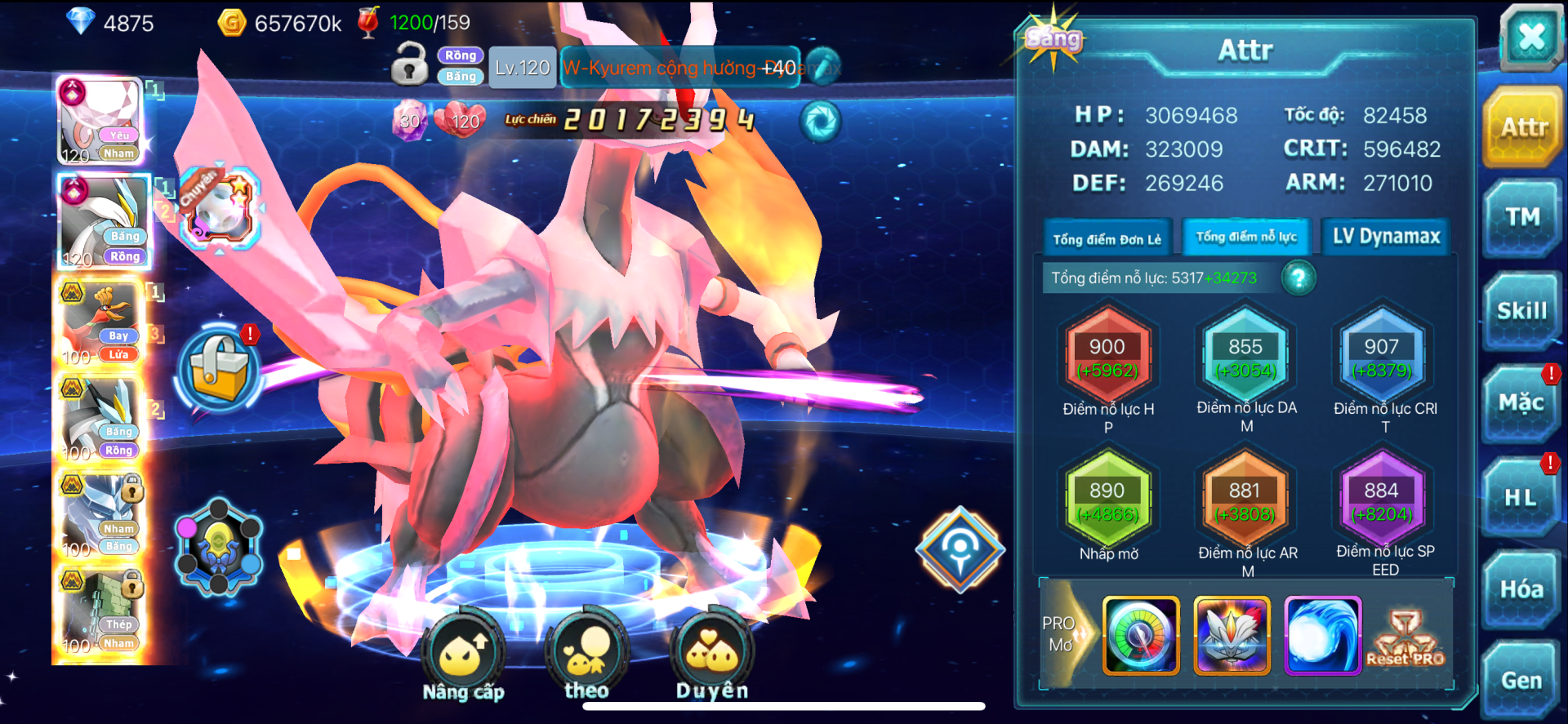The image size is (1568, 724).
Task: Select the level 100 Bay Lửa team slot
Action: [102, 322]
